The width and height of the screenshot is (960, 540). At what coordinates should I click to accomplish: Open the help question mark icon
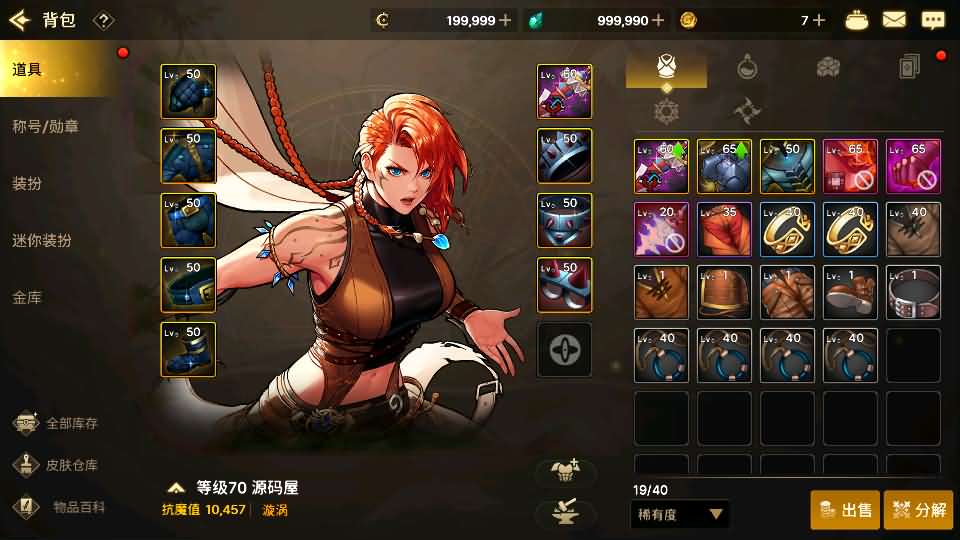103,21
